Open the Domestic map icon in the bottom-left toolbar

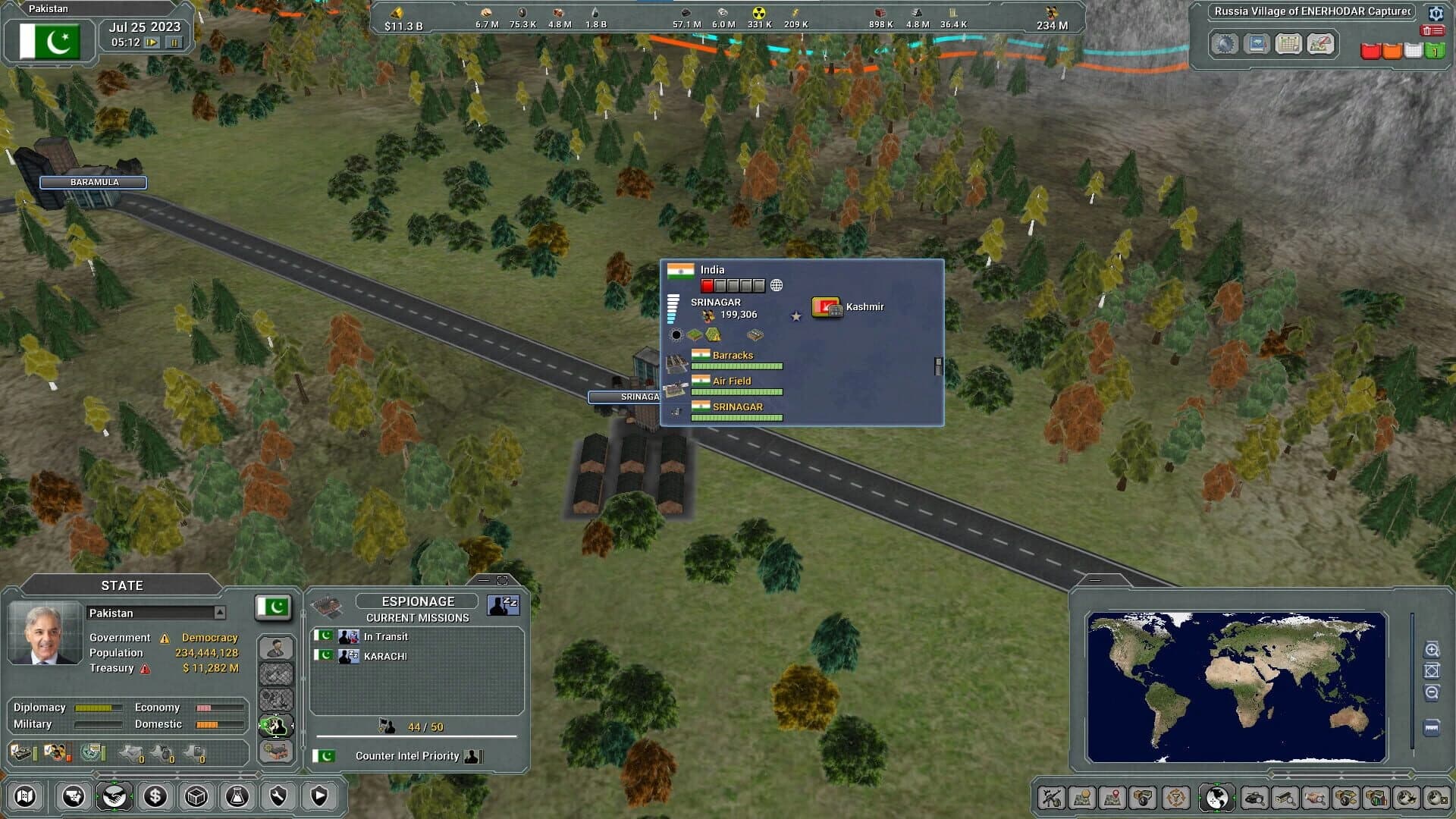(73, 796)
